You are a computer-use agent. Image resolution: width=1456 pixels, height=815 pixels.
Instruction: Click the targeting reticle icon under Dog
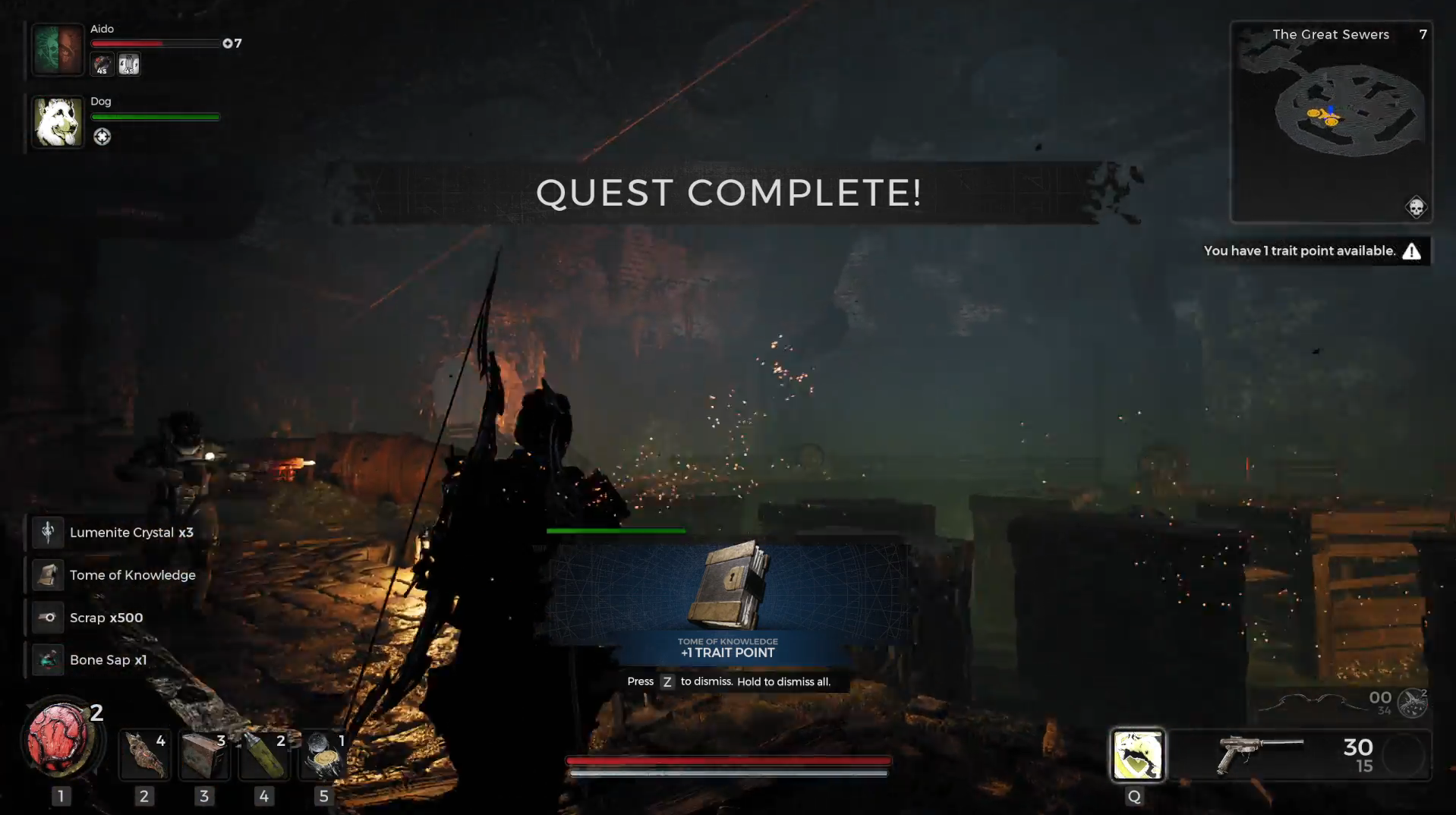(102, 137)
